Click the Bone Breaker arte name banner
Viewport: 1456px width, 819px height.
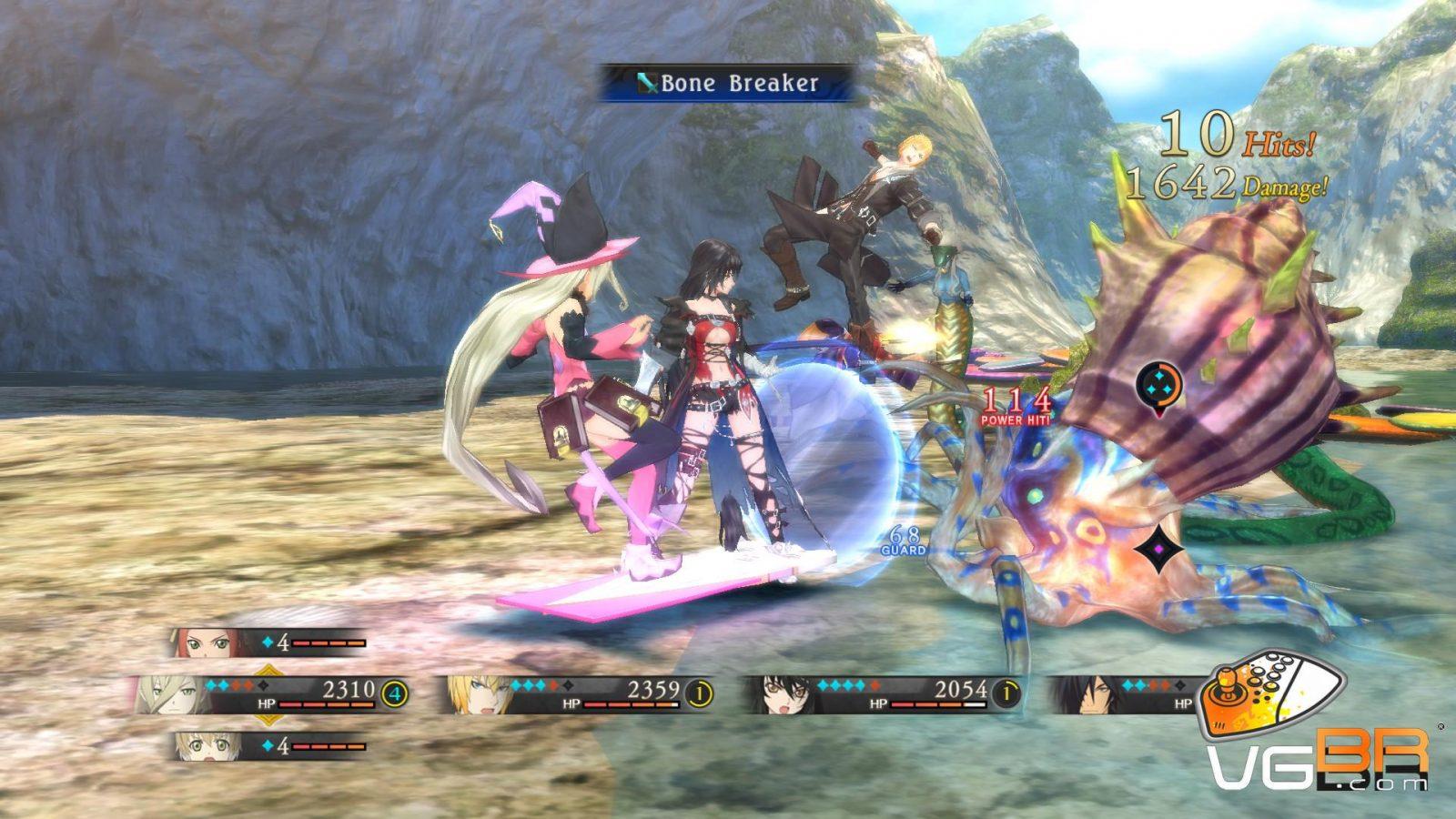727,84
